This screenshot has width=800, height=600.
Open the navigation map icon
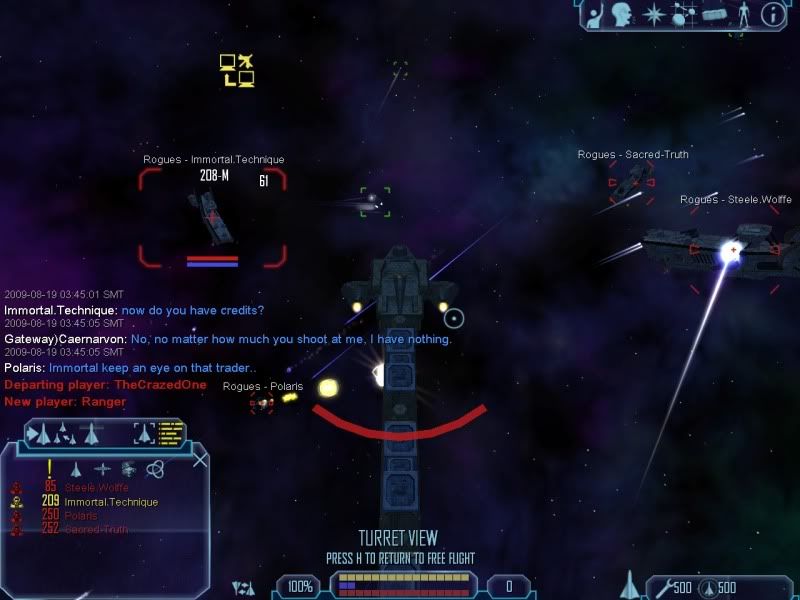coord(684,14)
